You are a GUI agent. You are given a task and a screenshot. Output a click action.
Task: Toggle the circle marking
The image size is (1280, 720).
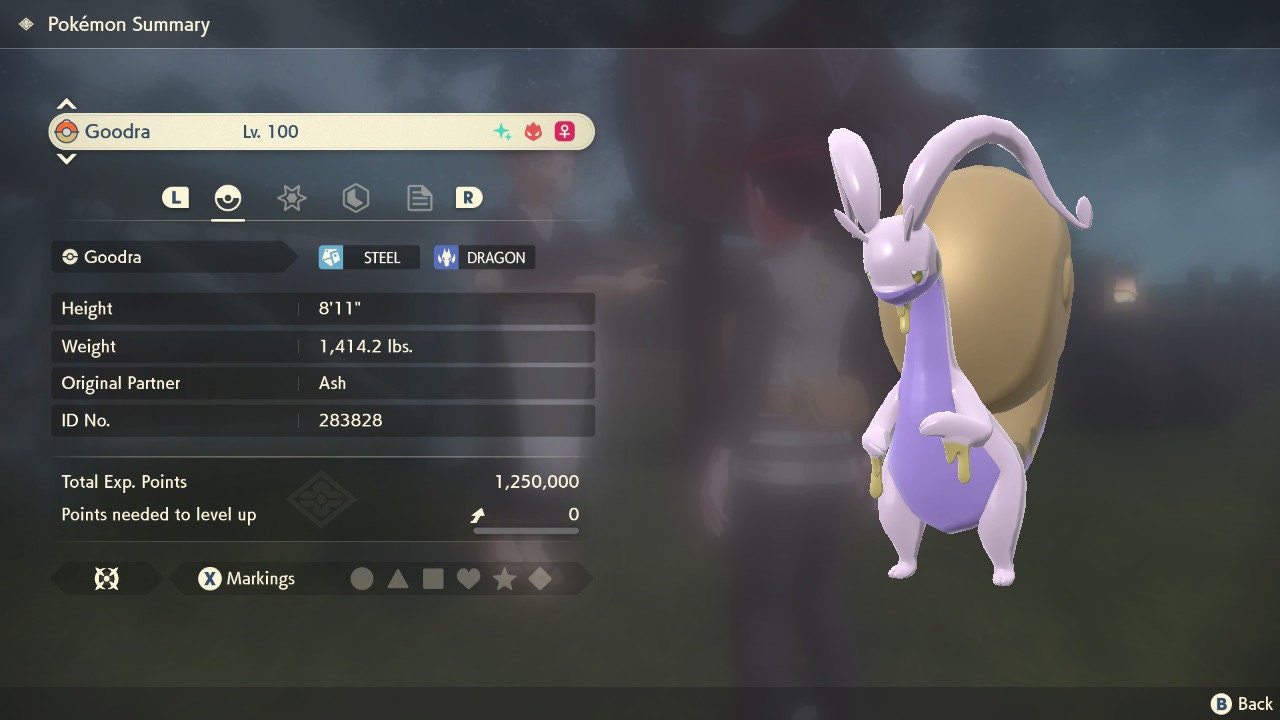point(362,578)
